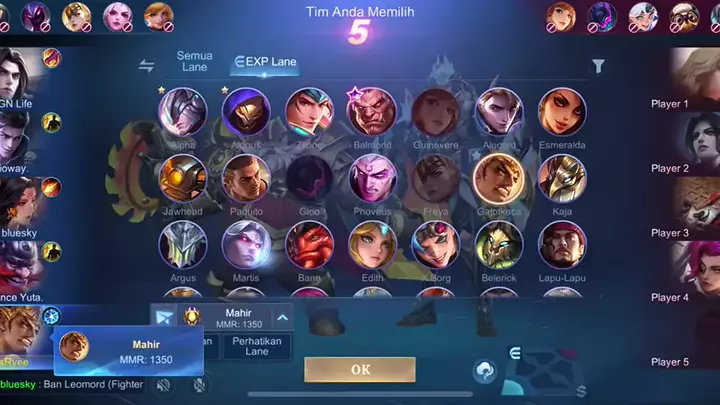Click the swap arrows icon beside Semua Lane

(x=147, y=66)
